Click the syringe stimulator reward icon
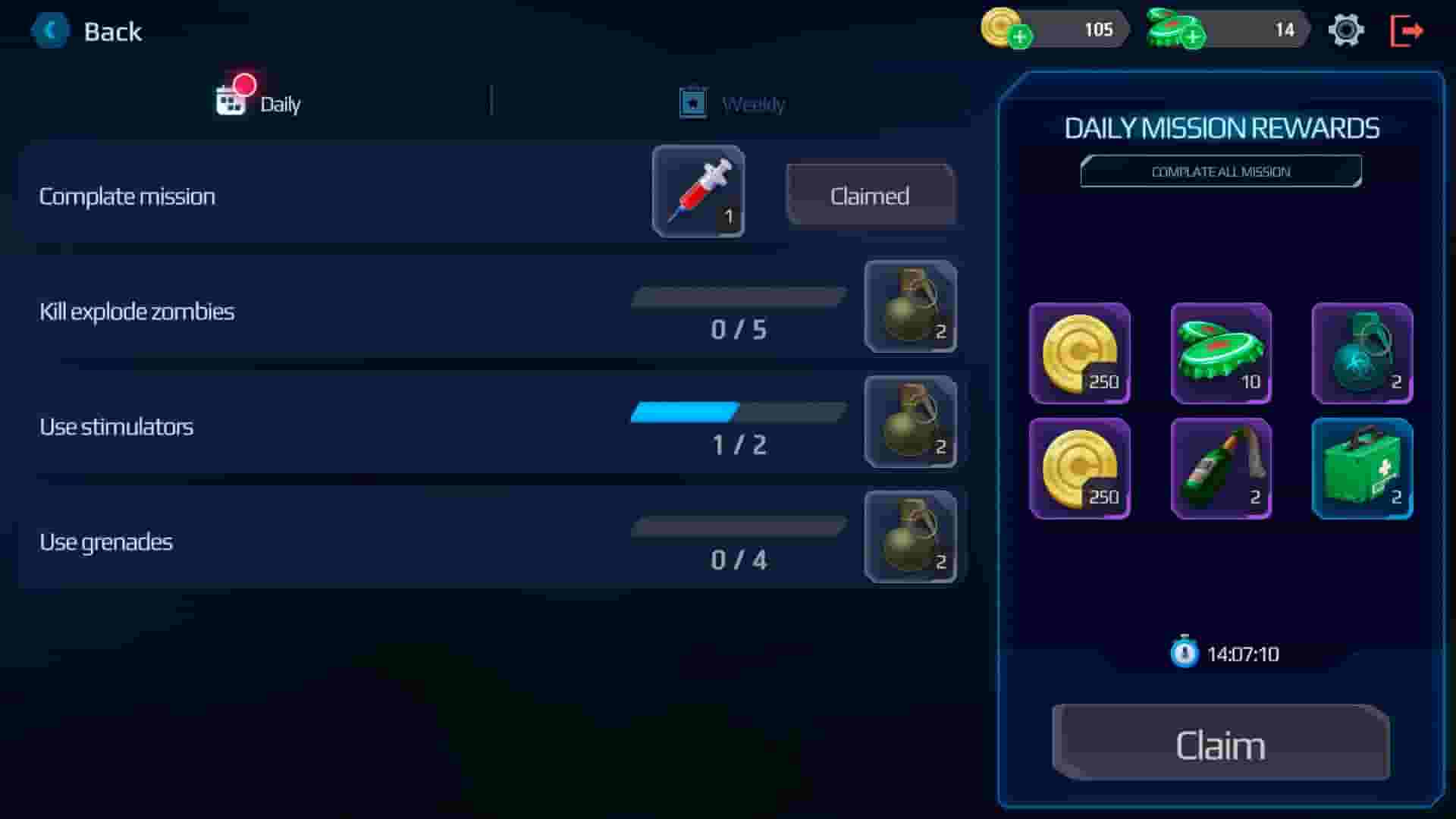Screen dimensions: 1456x819 click(x=698, y=191)
